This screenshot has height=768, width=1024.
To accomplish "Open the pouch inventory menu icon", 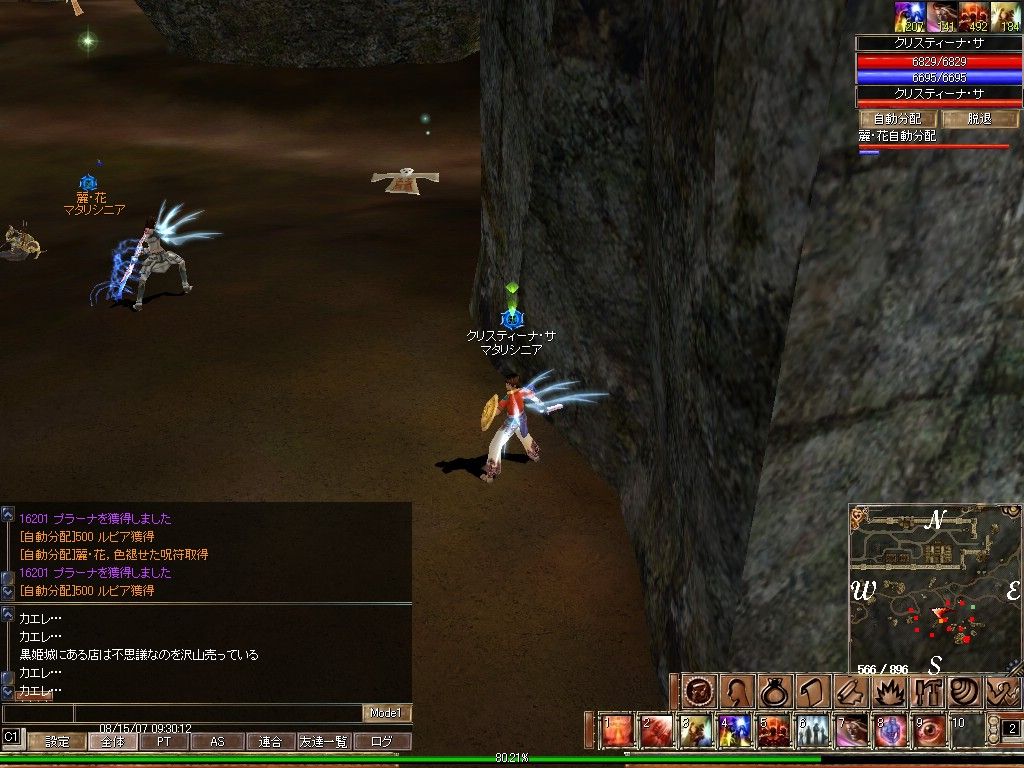I will (x=774, y=691).
